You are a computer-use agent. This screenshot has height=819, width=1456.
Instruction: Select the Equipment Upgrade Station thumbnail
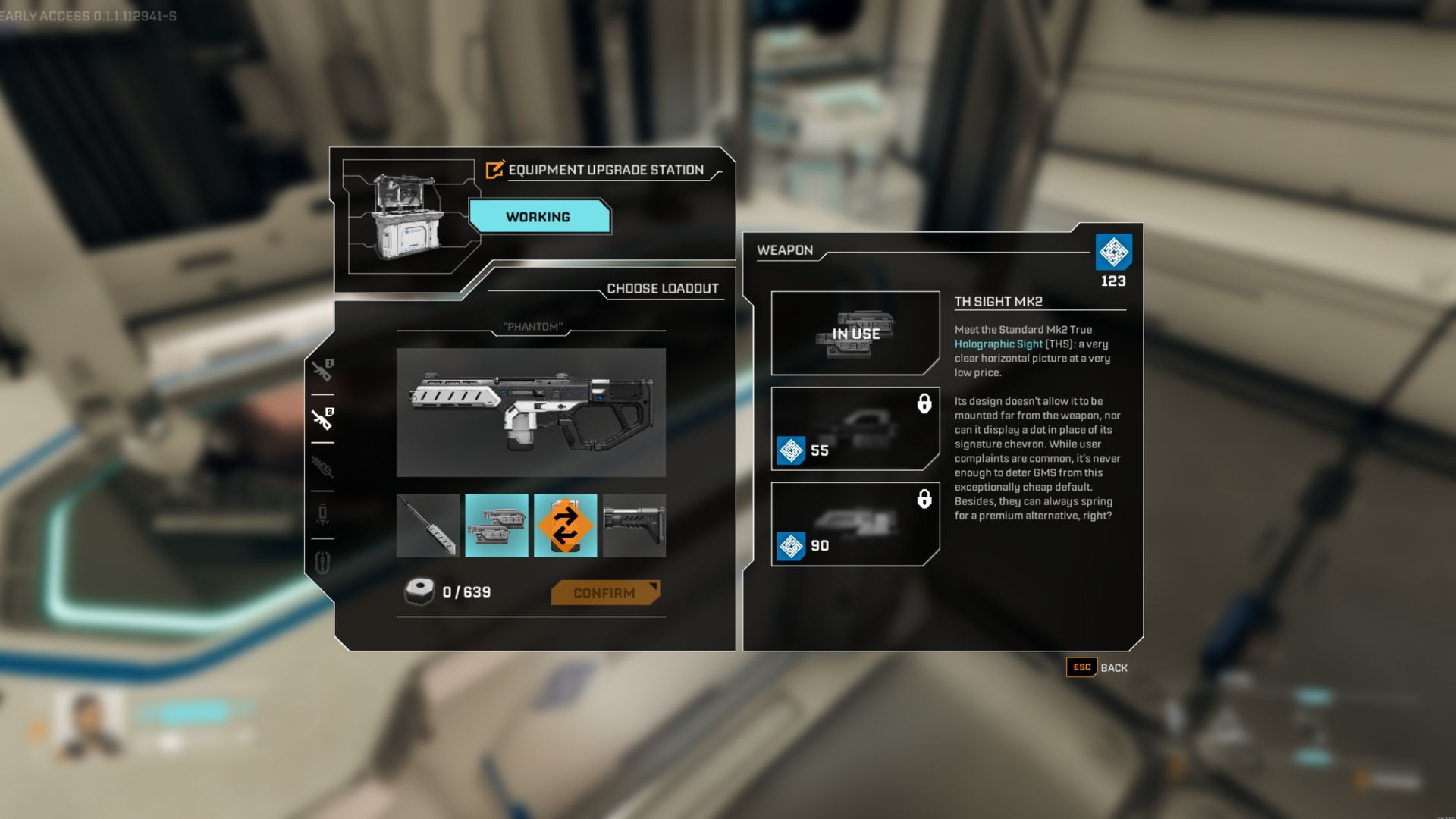coord(409,217)
